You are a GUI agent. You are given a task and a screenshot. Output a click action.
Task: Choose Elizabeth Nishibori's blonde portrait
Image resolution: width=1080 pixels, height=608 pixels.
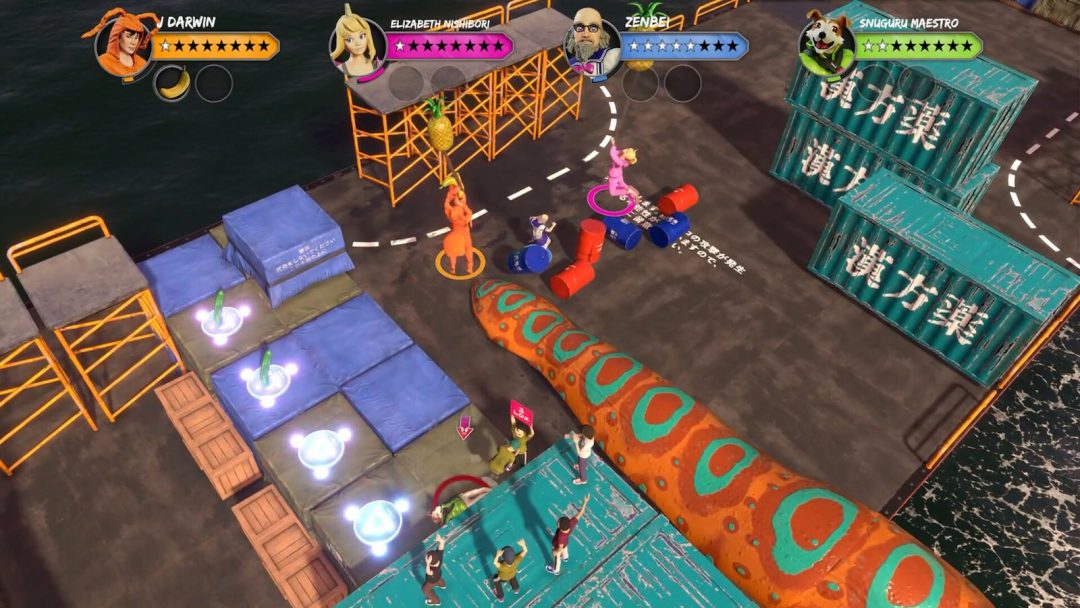coord(358,46)
